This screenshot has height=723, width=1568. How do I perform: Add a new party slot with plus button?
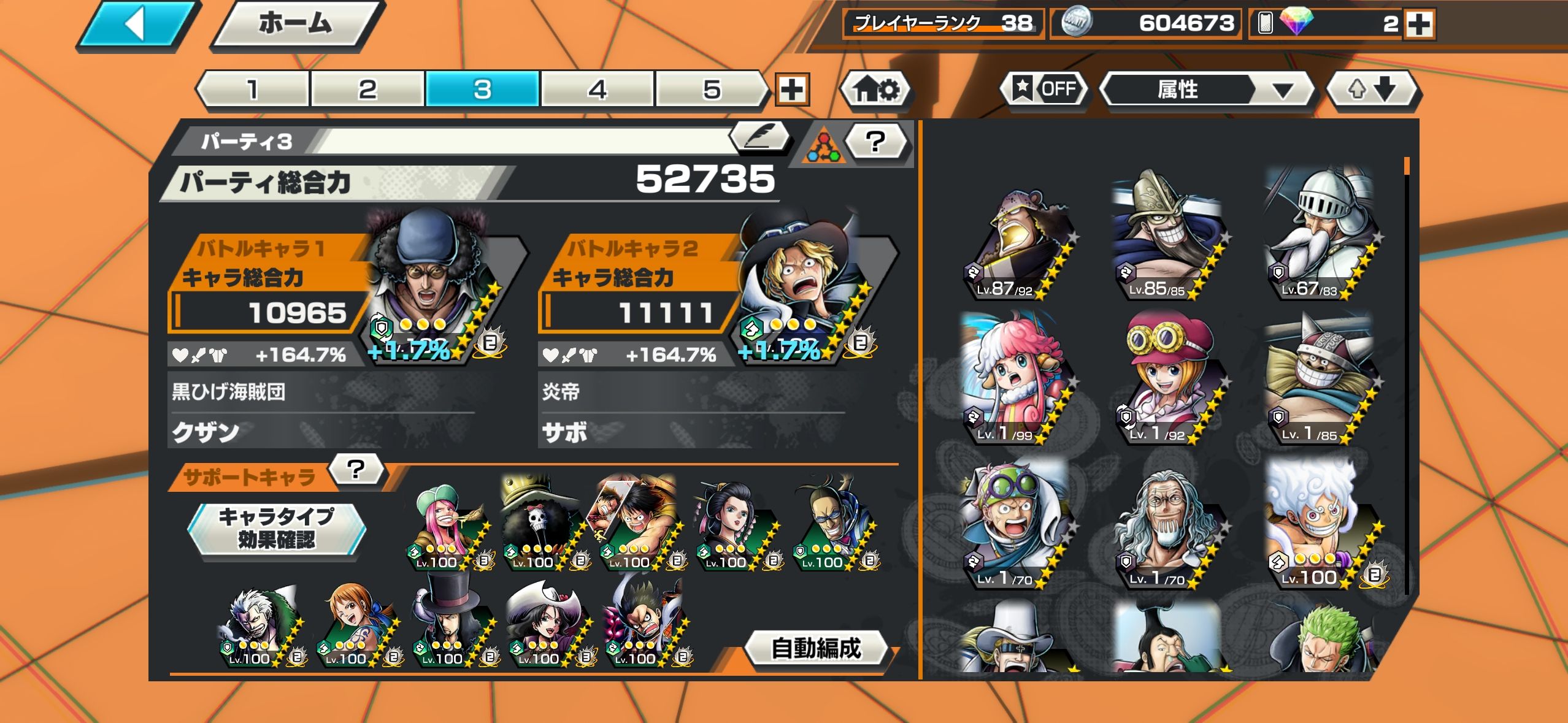click(792, 90)
